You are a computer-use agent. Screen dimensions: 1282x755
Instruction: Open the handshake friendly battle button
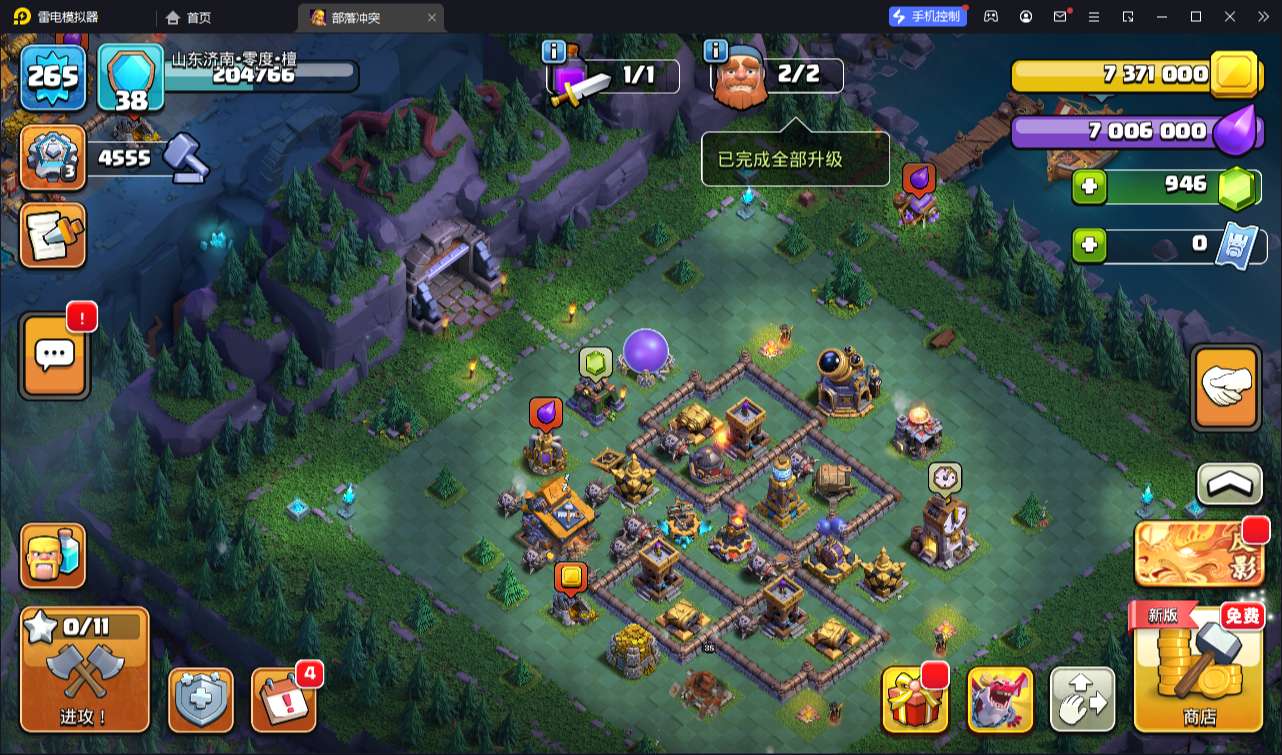click(x=1227, y=388)
